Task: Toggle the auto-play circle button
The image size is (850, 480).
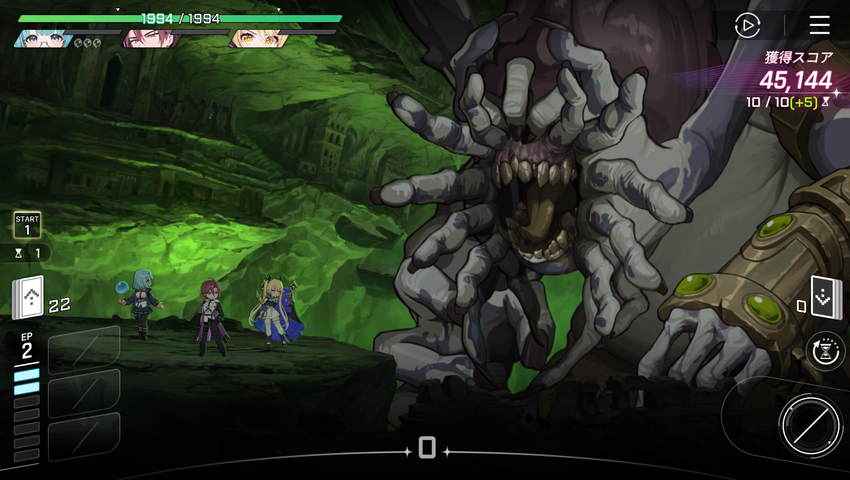Action: click(747, 25)
